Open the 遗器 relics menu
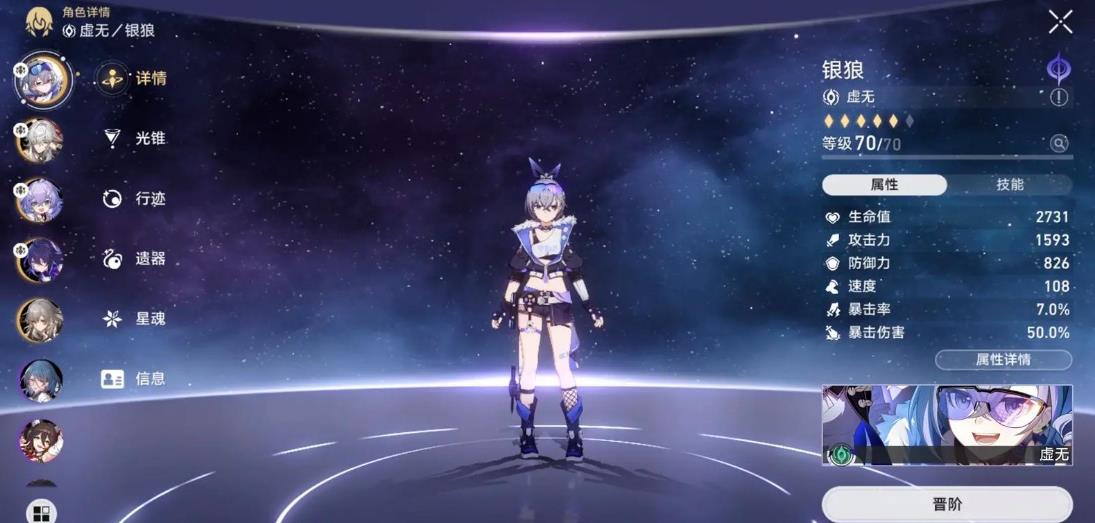Image resolution: width=1095 pixels, height=523 pixels. pos(136,258)
